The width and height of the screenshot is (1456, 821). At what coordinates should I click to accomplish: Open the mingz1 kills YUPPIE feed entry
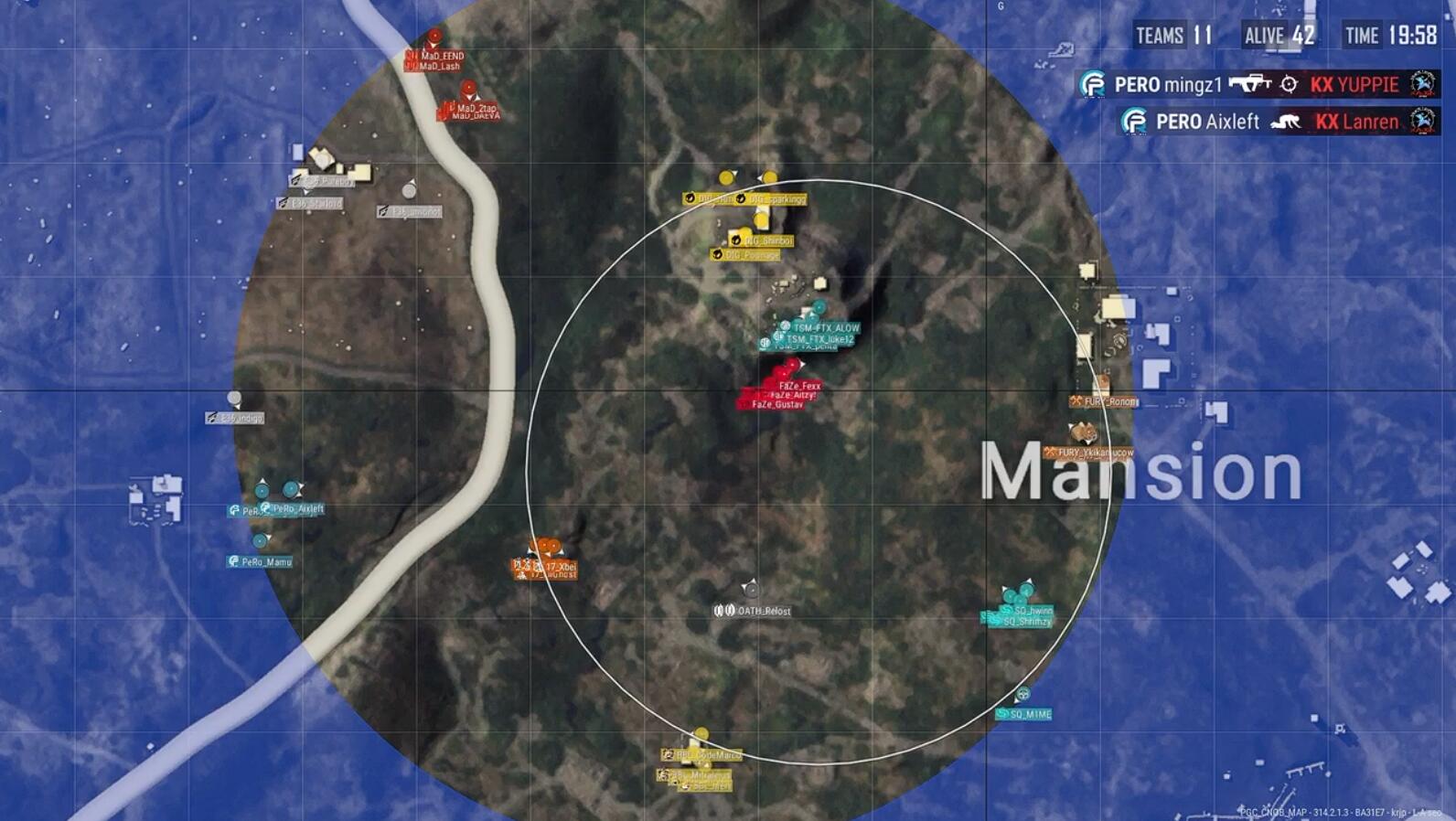pos(1257,85)
